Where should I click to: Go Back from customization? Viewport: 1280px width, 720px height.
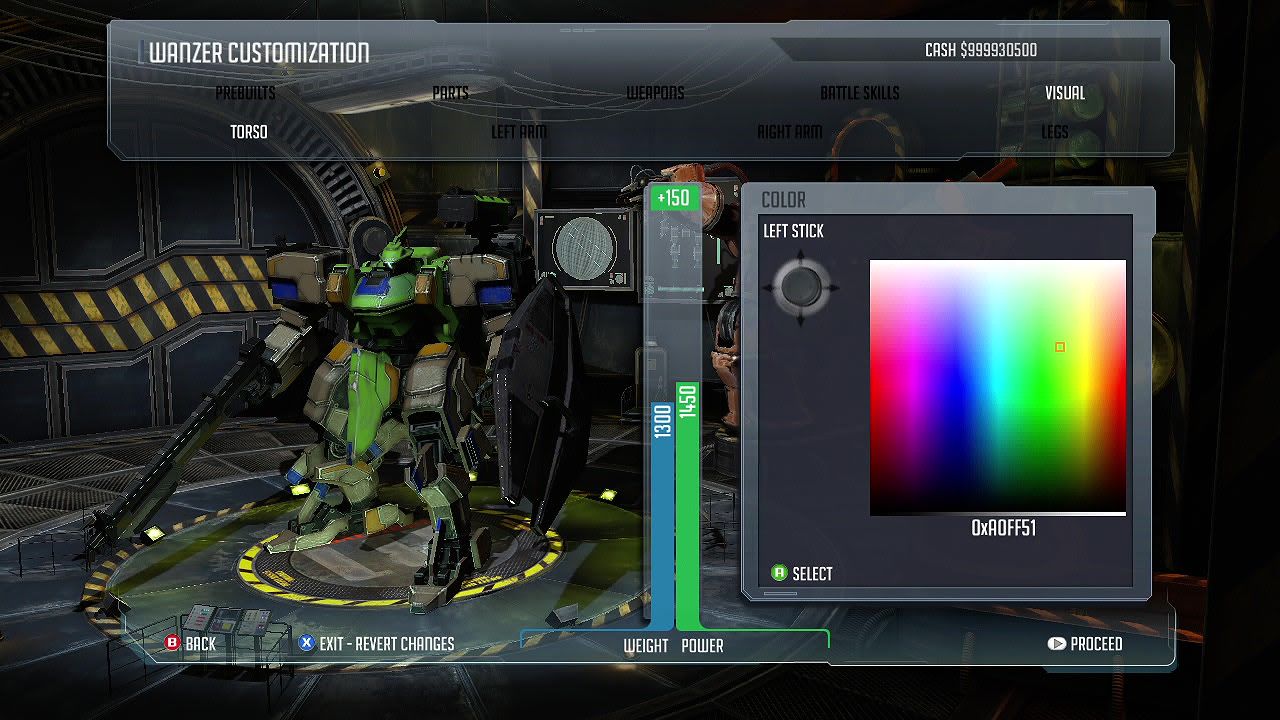pyautogui.click(x=190, y=644)
